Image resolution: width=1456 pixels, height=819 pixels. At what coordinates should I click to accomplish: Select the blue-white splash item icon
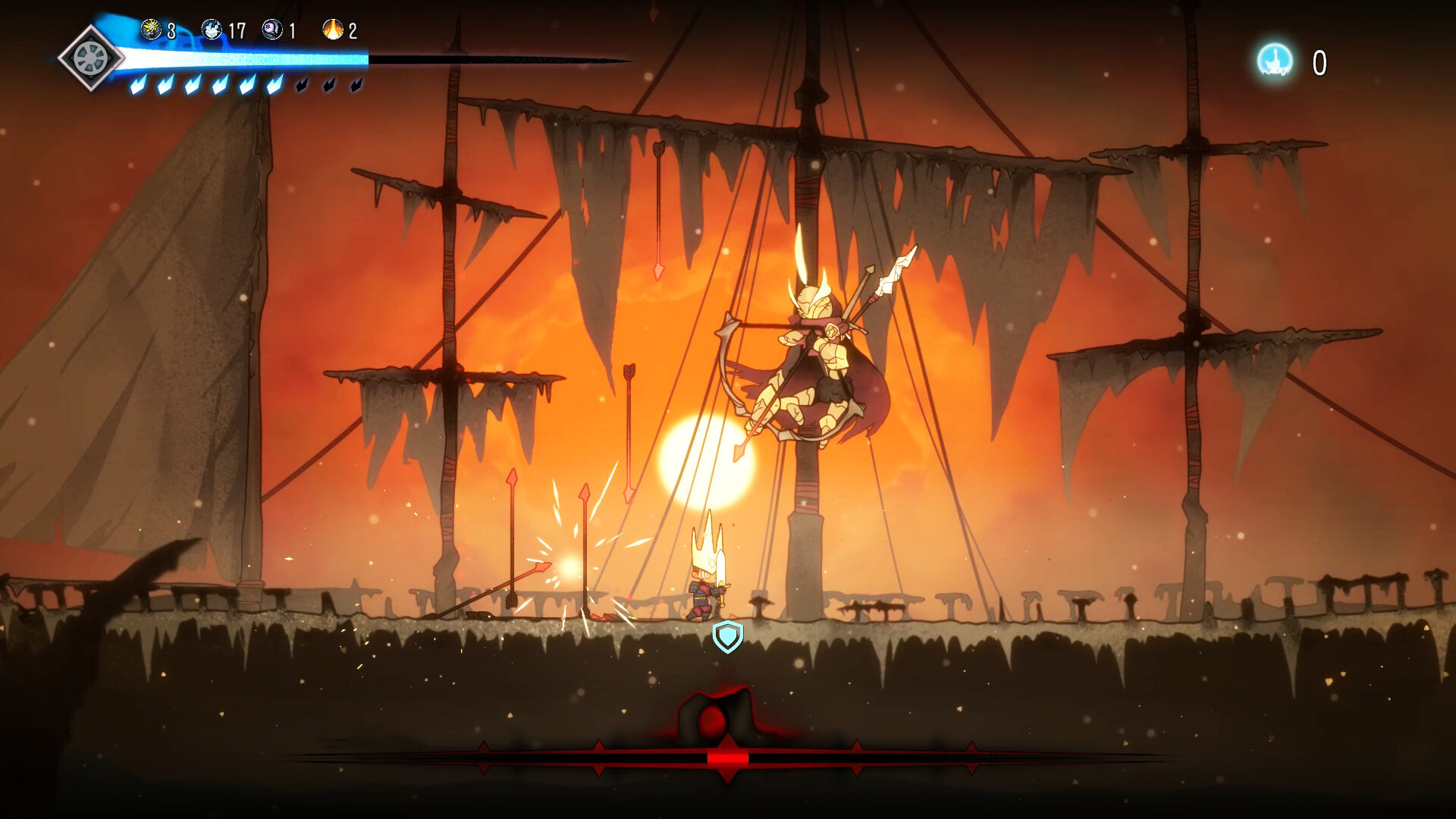[x=212, y=30]
